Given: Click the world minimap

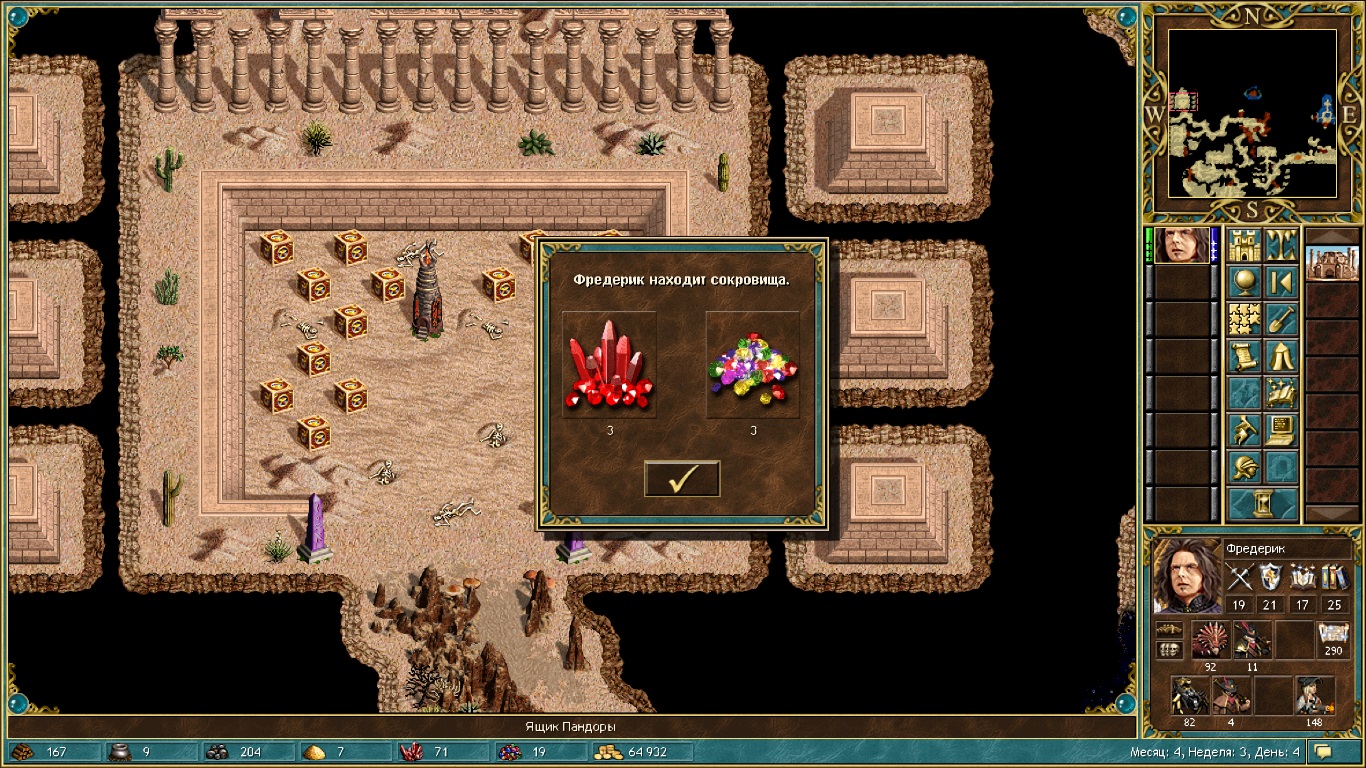Looking at the screenshot, I should [x=1252, y=112].
